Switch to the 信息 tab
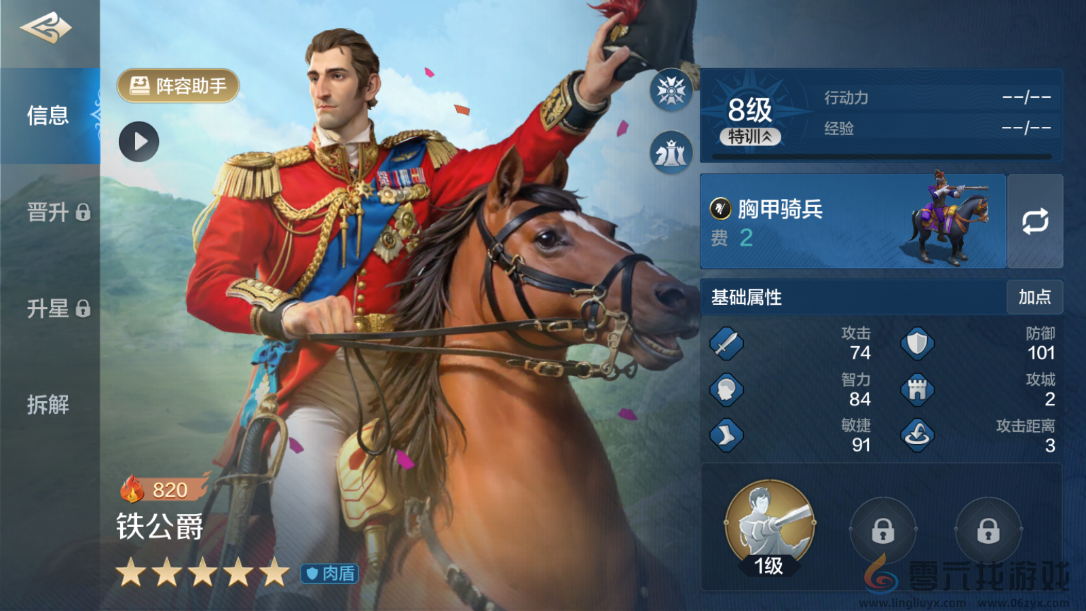 pyautogui.click(x=48, y=115)
